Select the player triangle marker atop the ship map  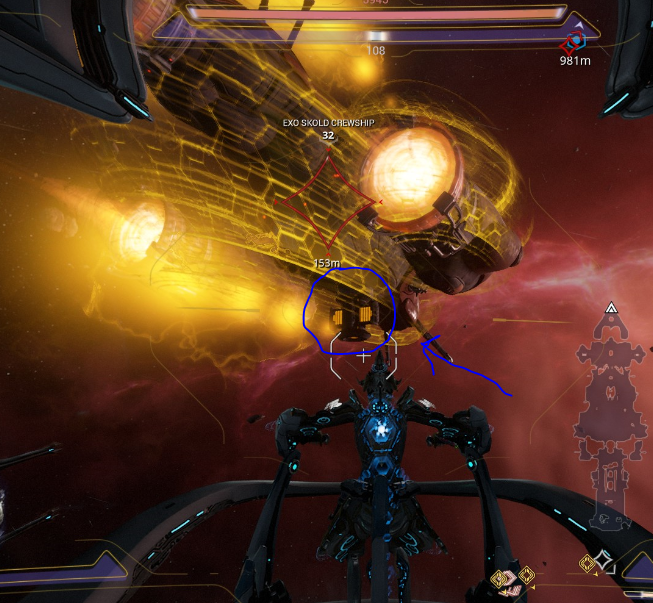(x=611, y=310)
